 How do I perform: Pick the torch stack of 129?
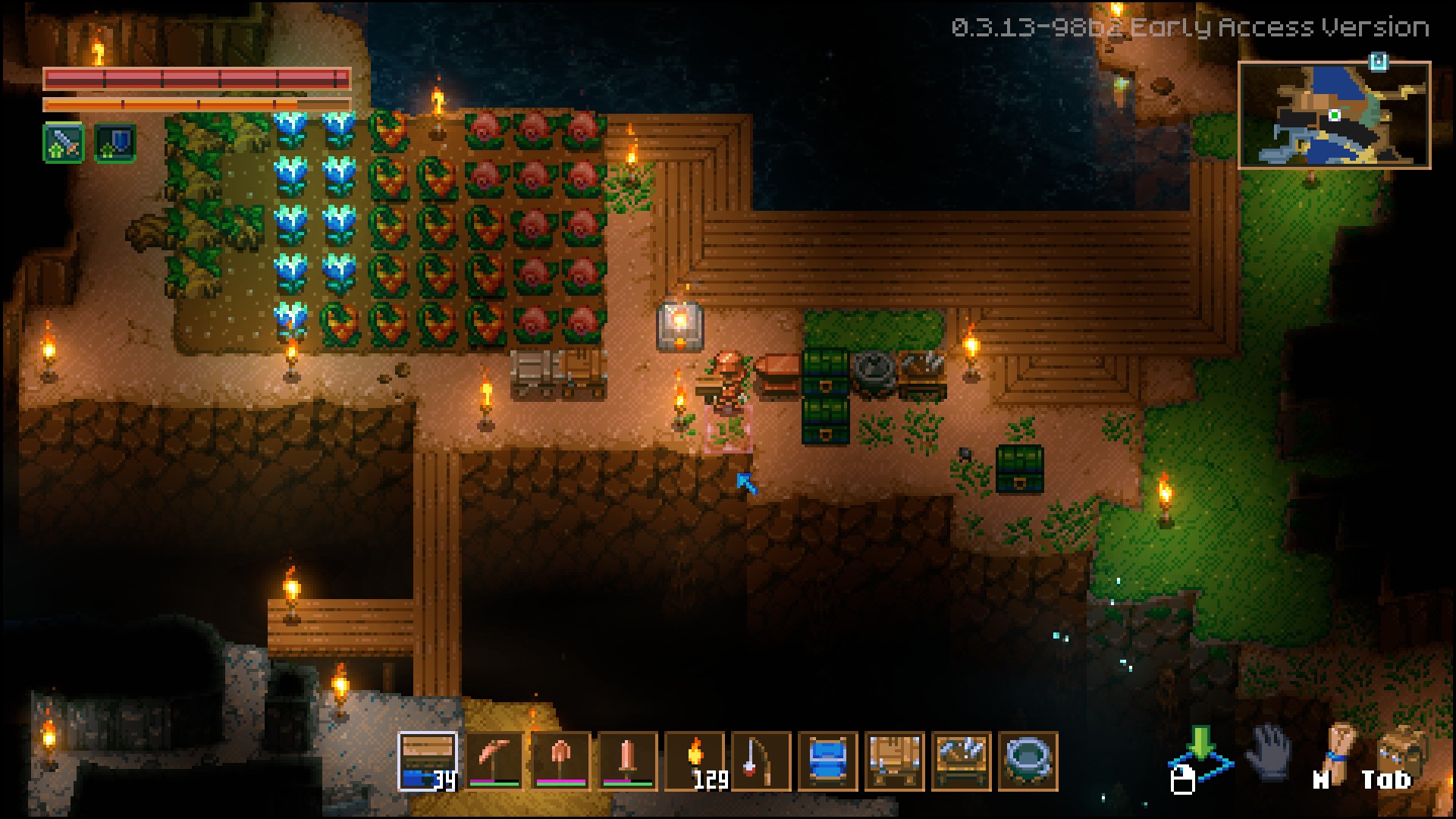coord(695,761)
